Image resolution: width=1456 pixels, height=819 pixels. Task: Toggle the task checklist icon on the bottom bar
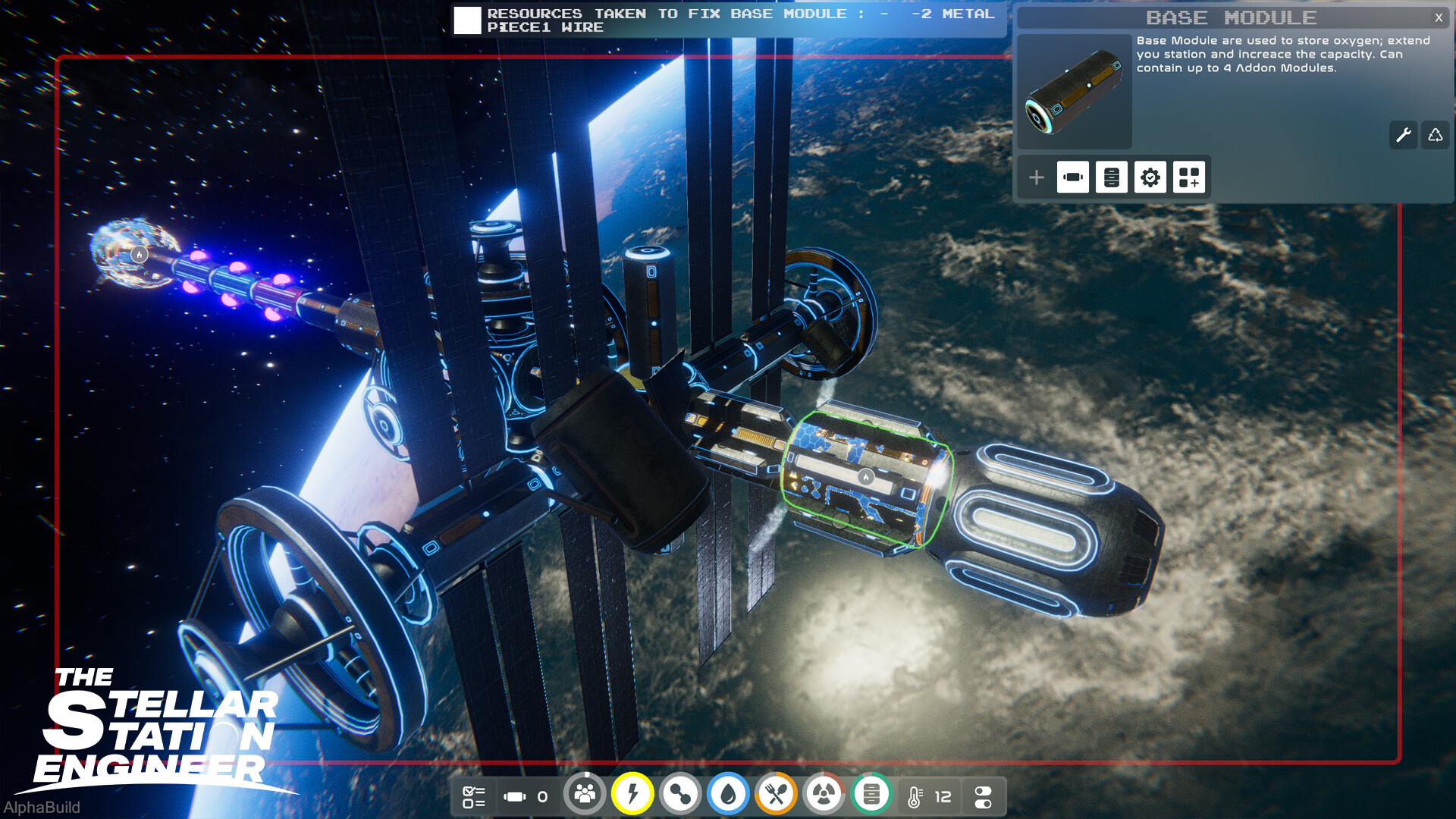474,795
